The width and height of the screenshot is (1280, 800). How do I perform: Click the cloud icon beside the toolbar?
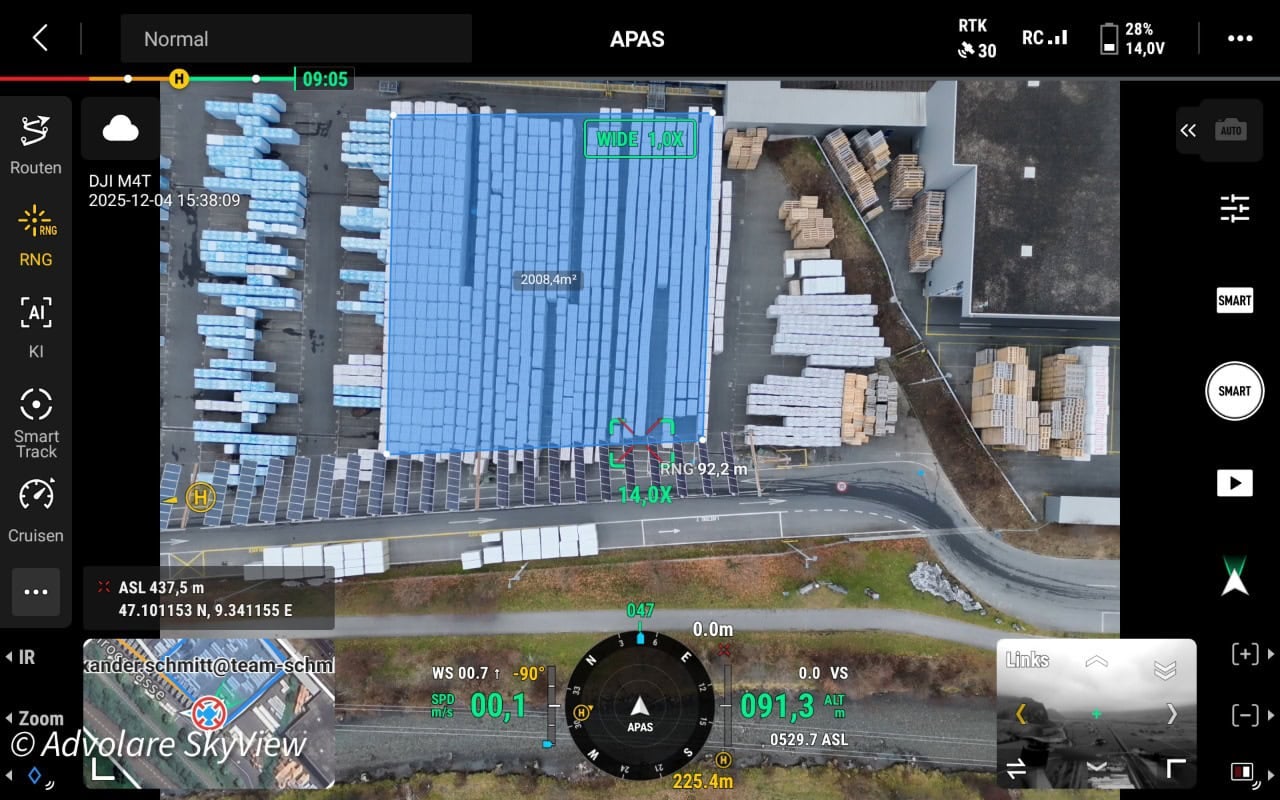point(121,128)
